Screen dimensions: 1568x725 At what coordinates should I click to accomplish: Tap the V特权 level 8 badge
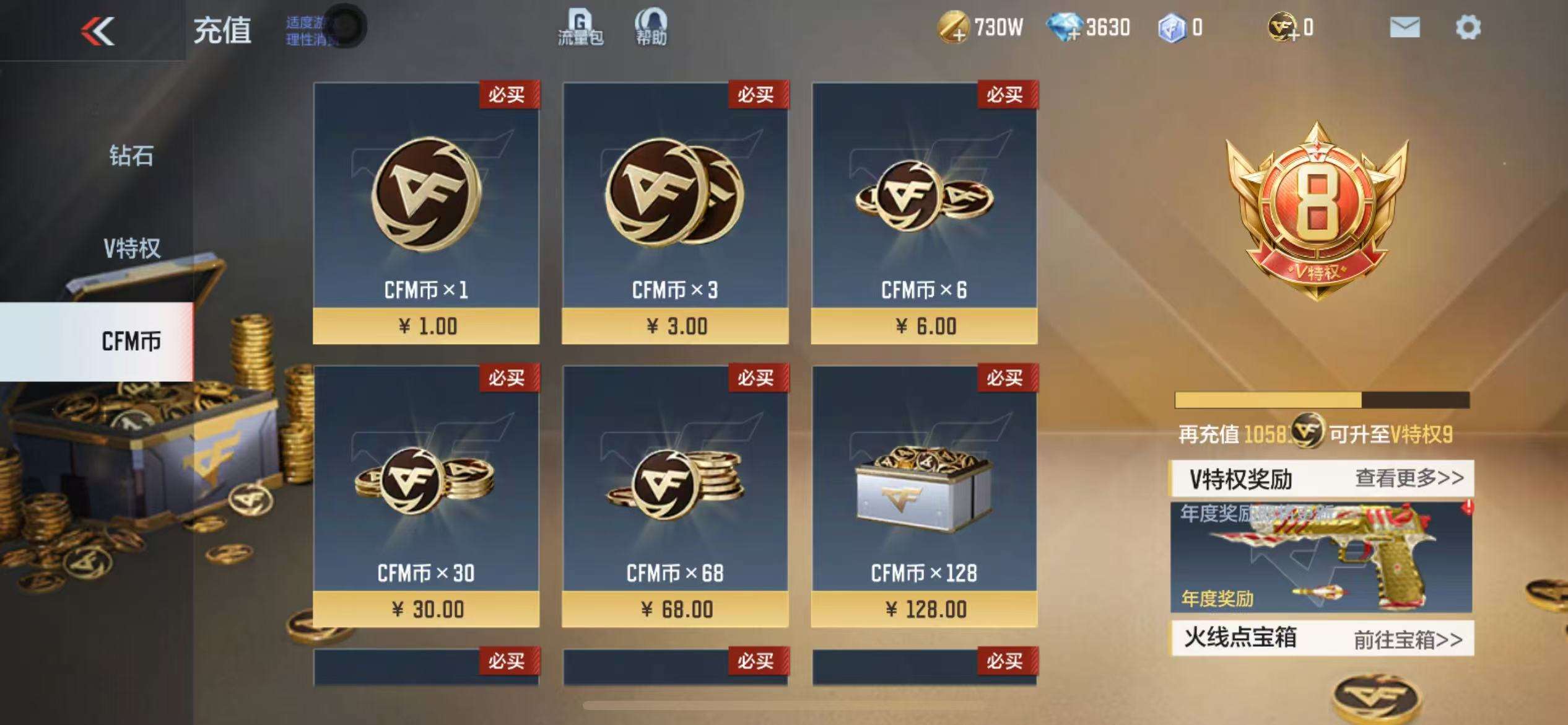(1317, 211)
